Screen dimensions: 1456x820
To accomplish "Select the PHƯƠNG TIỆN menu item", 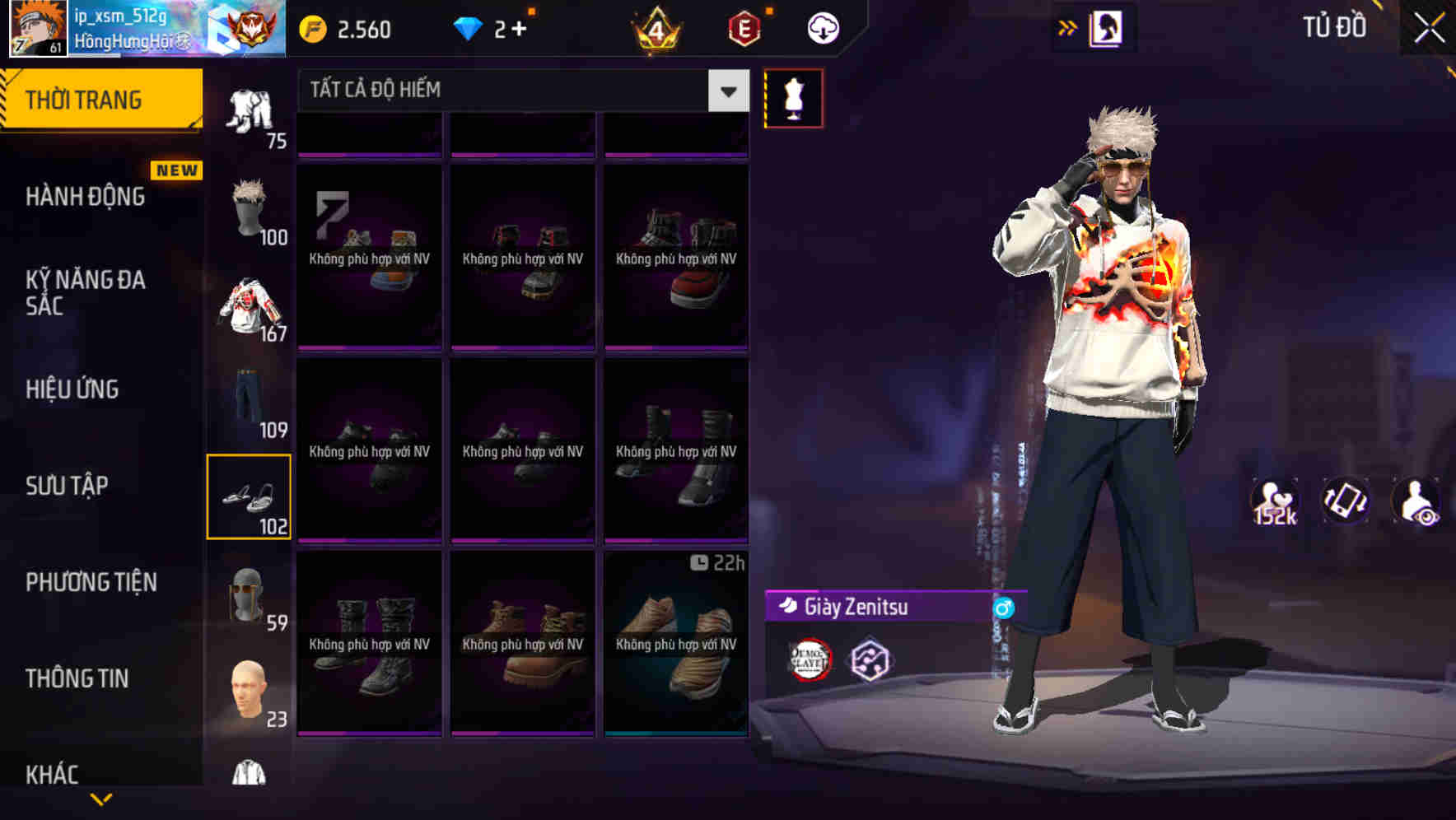I will click(x=91, y=582).
